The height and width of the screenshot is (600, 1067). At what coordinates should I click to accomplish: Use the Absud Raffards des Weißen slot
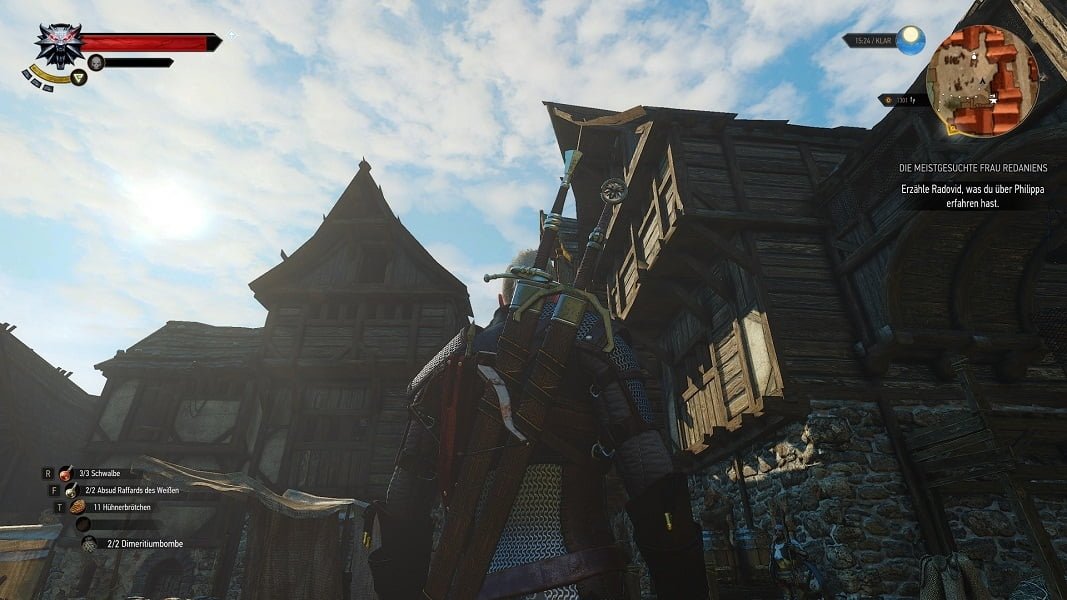coord(71,490)
